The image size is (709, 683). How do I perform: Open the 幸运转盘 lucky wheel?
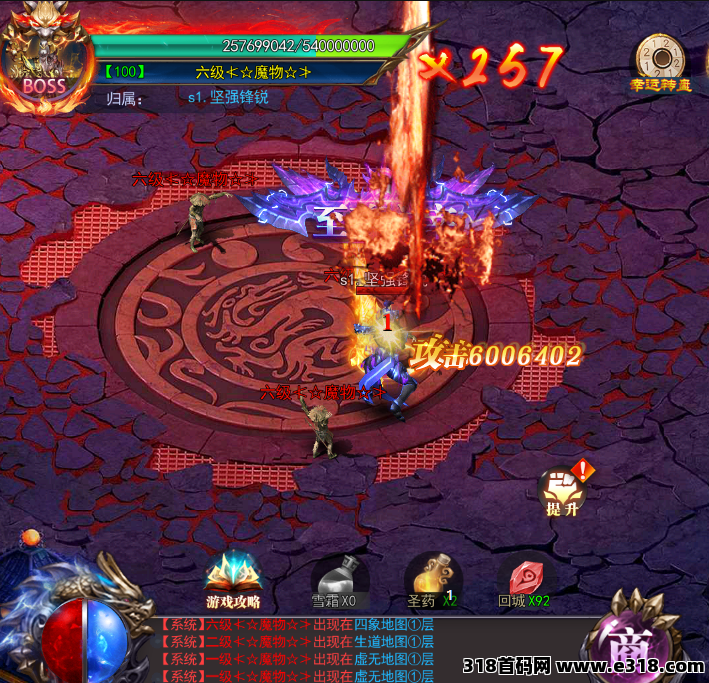660,60
